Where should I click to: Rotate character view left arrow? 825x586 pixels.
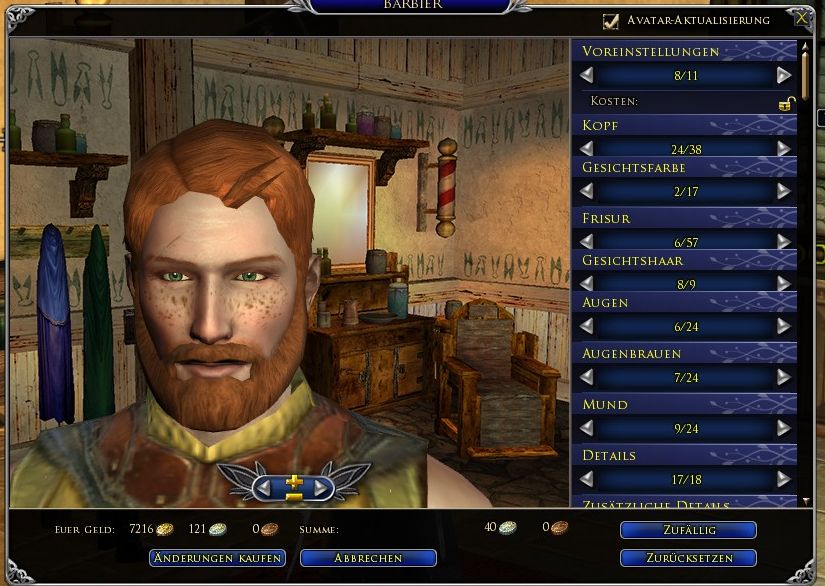pyautogui.click(x=265, y=487)
